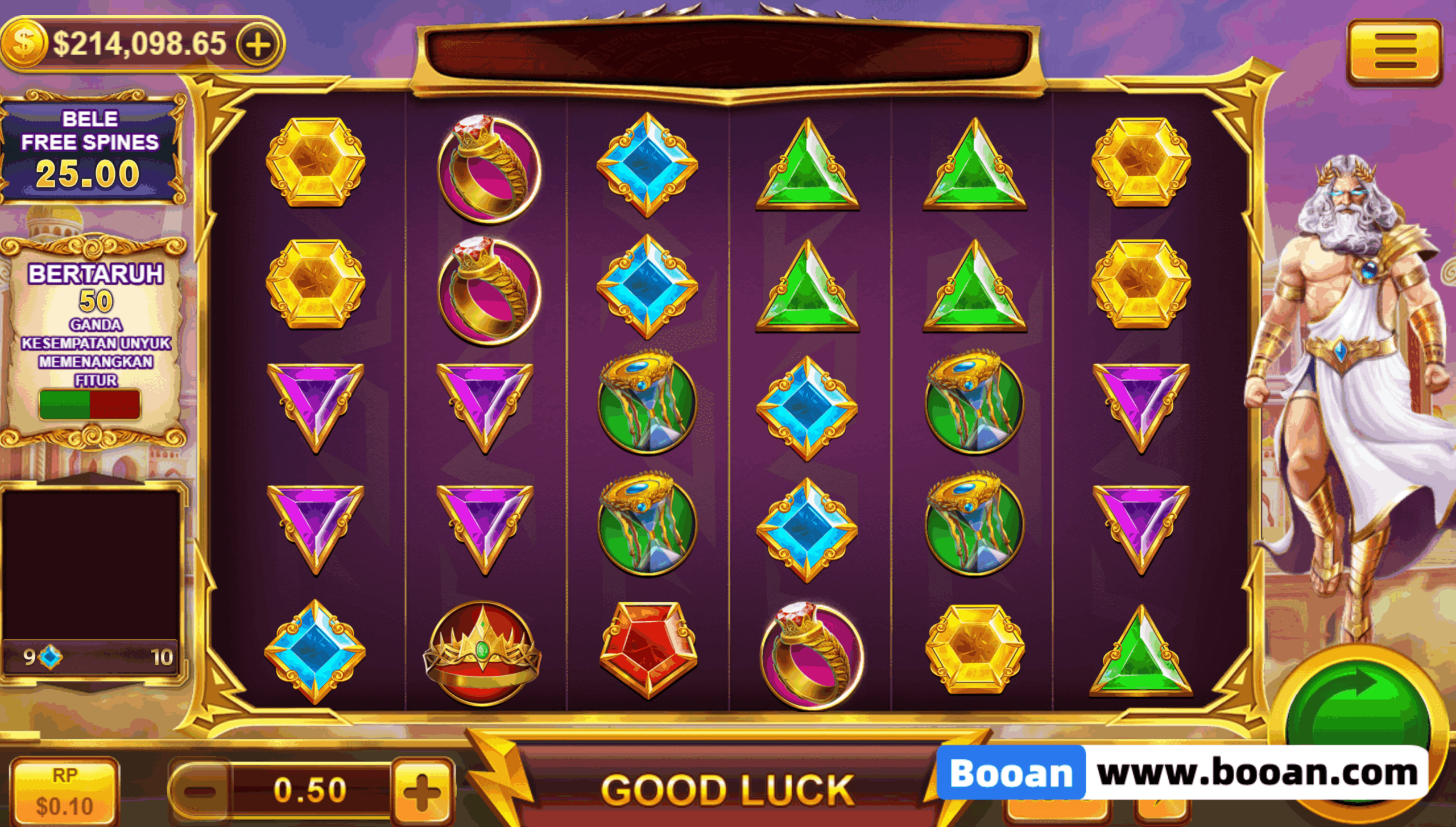The width and height of the screenshot is (1456, 827).
Task: Open the hamburger menu
Action: point(1393,53)
